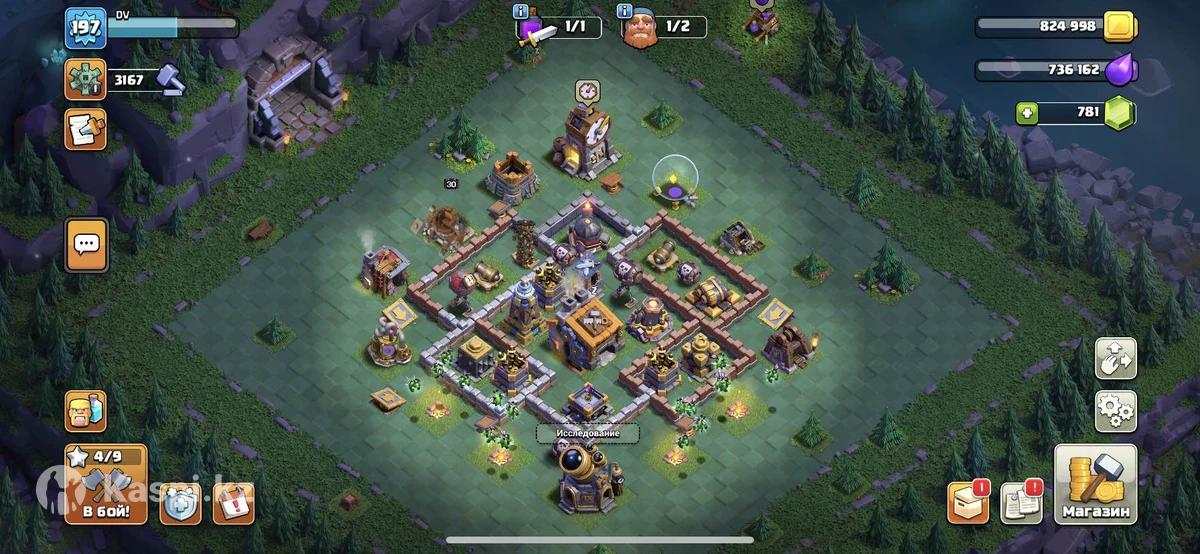Screen dimensions: 1200x554
Task: Open the settings gears button
Action: coord(1115,408)
